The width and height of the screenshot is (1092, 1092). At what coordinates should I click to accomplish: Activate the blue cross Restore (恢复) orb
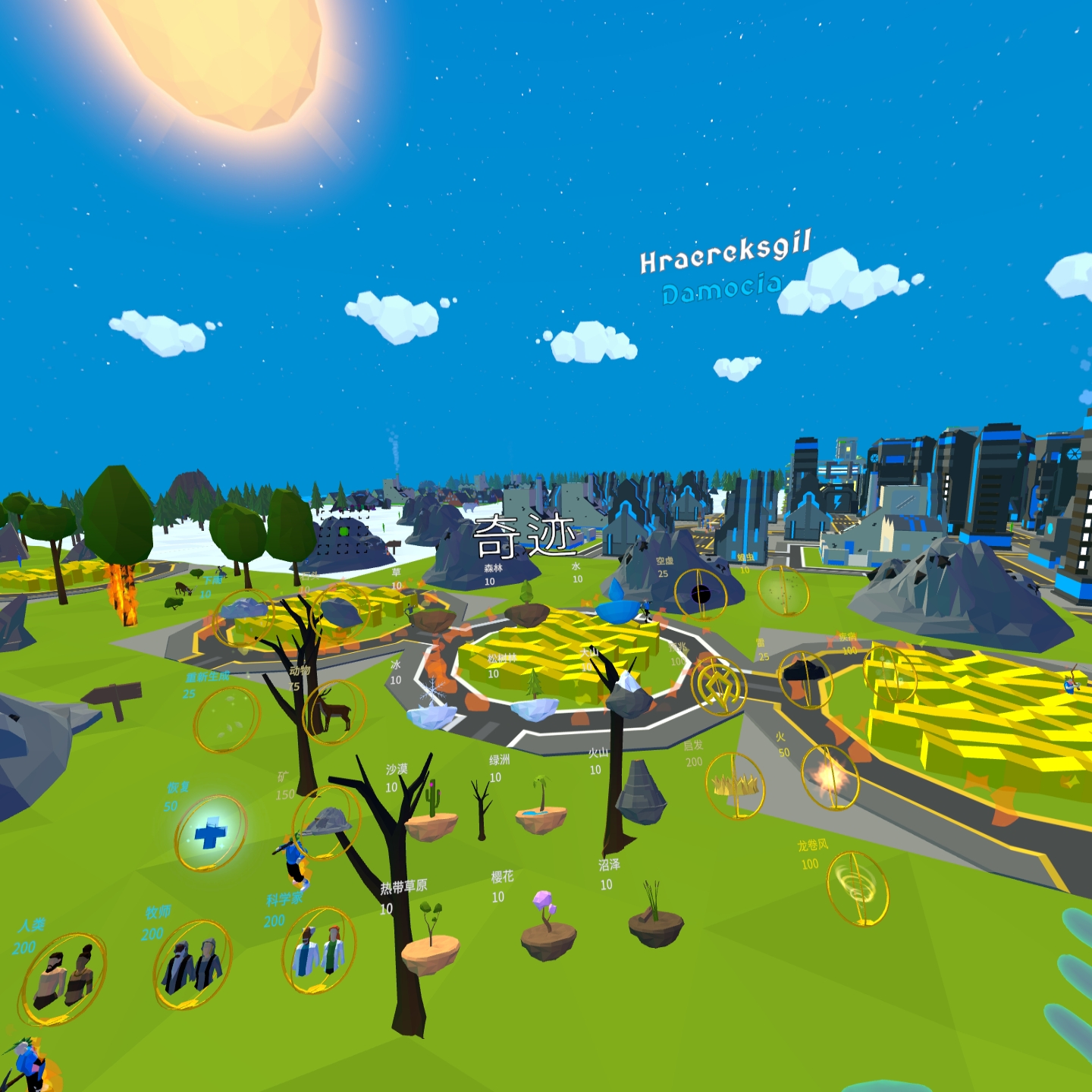[x=210, y=833]
